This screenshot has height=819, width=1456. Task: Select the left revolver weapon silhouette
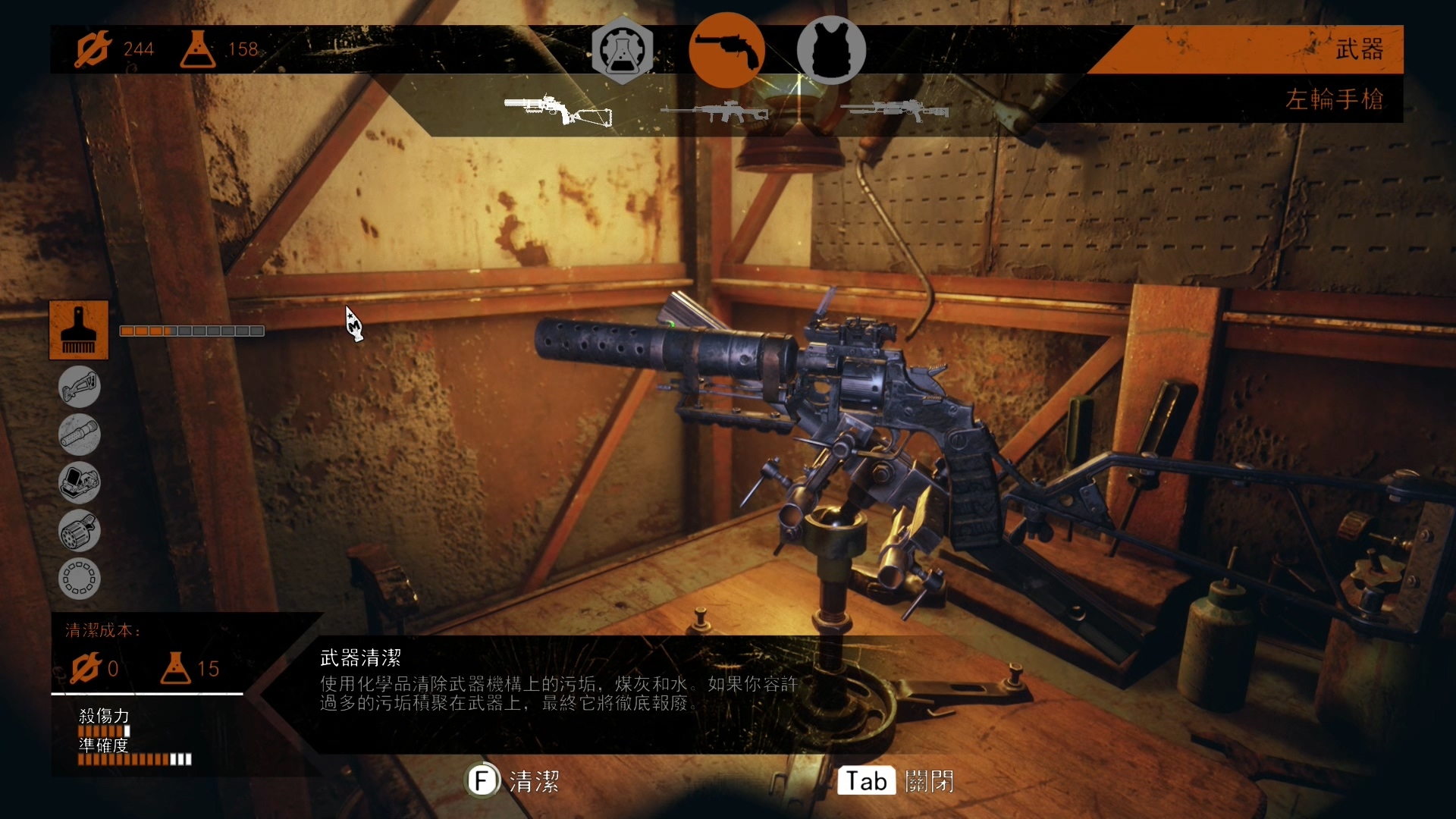coord(557,108)
